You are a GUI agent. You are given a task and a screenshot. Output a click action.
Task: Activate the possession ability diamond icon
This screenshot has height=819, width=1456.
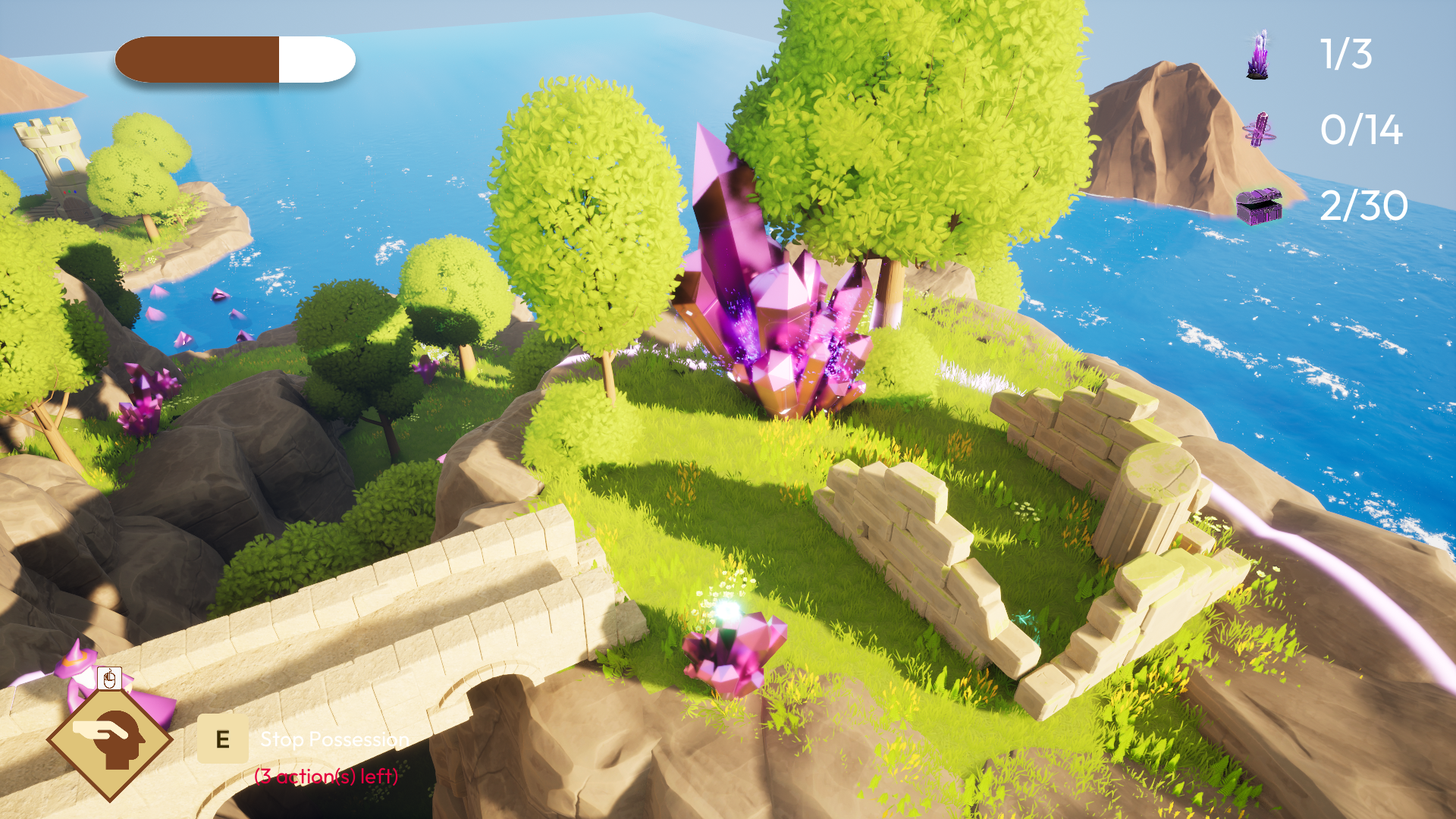point(111,739)
